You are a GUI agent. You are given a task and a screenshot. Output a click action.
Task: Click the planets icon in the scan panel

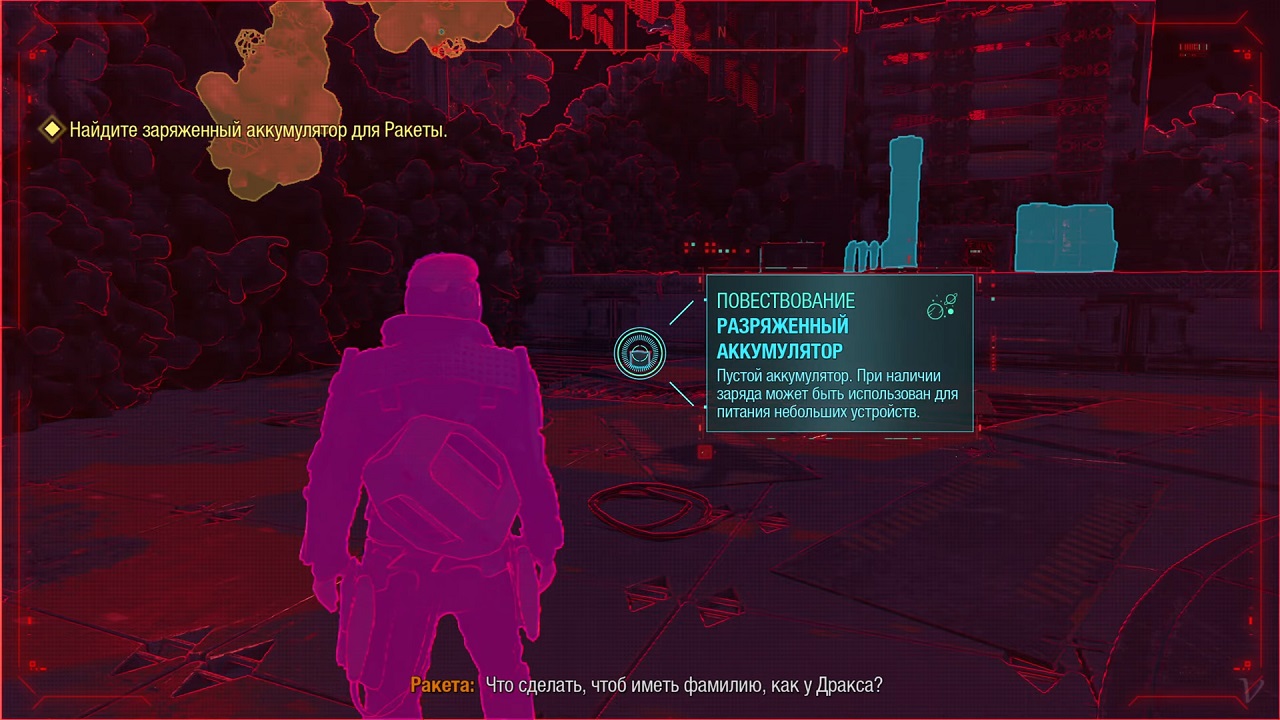point(941,307)
